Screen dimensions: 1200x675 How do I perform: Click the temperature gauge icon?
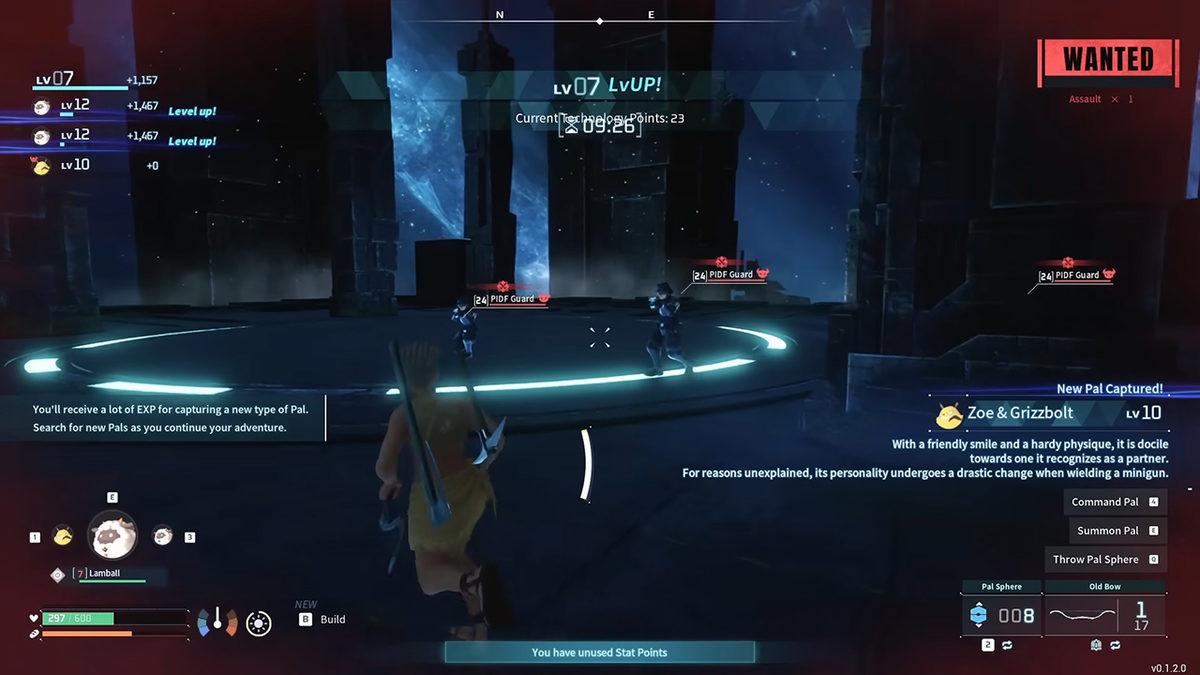click(216, 622)
